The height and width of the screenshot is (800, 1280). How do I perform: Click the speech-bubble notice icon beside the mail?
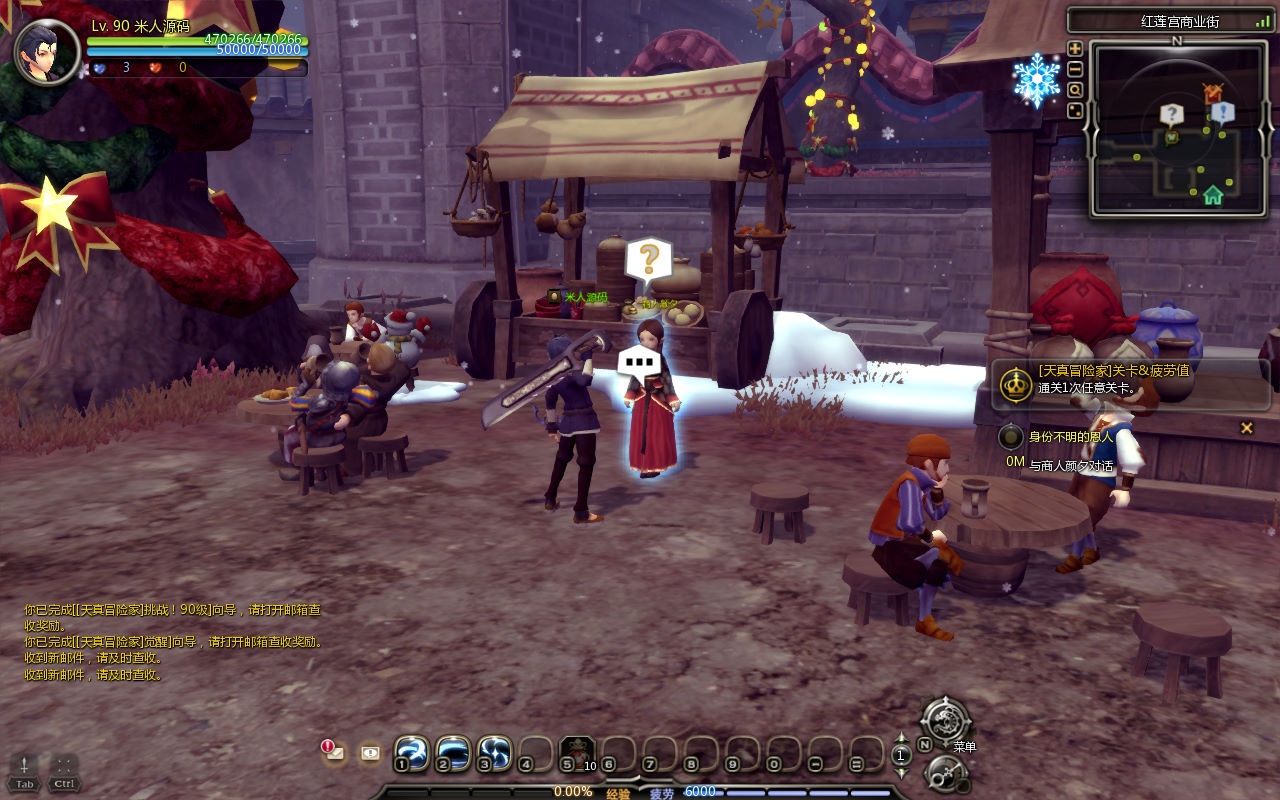tap(370, 753)
